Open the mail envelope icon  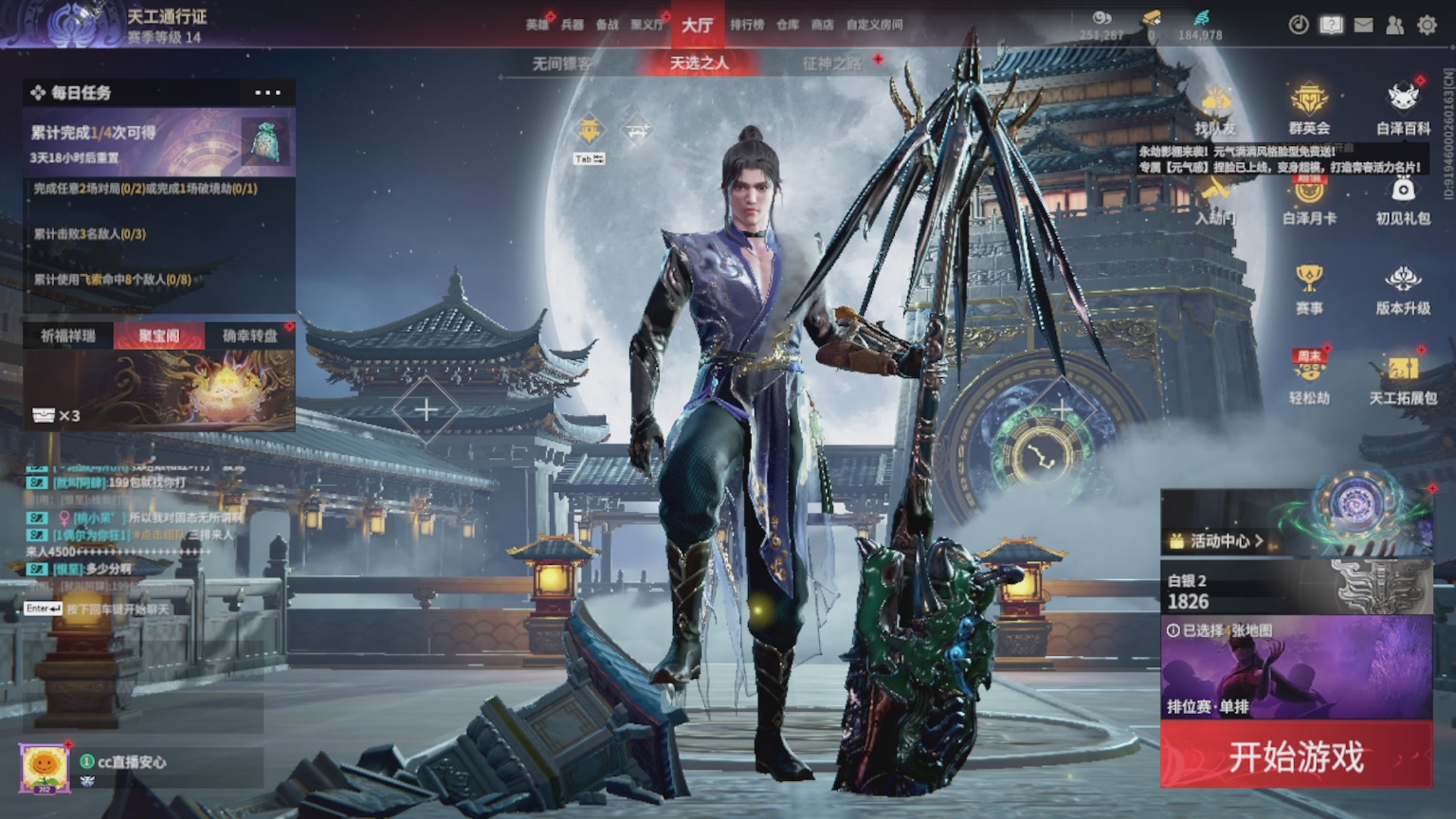click(1363, 26)
